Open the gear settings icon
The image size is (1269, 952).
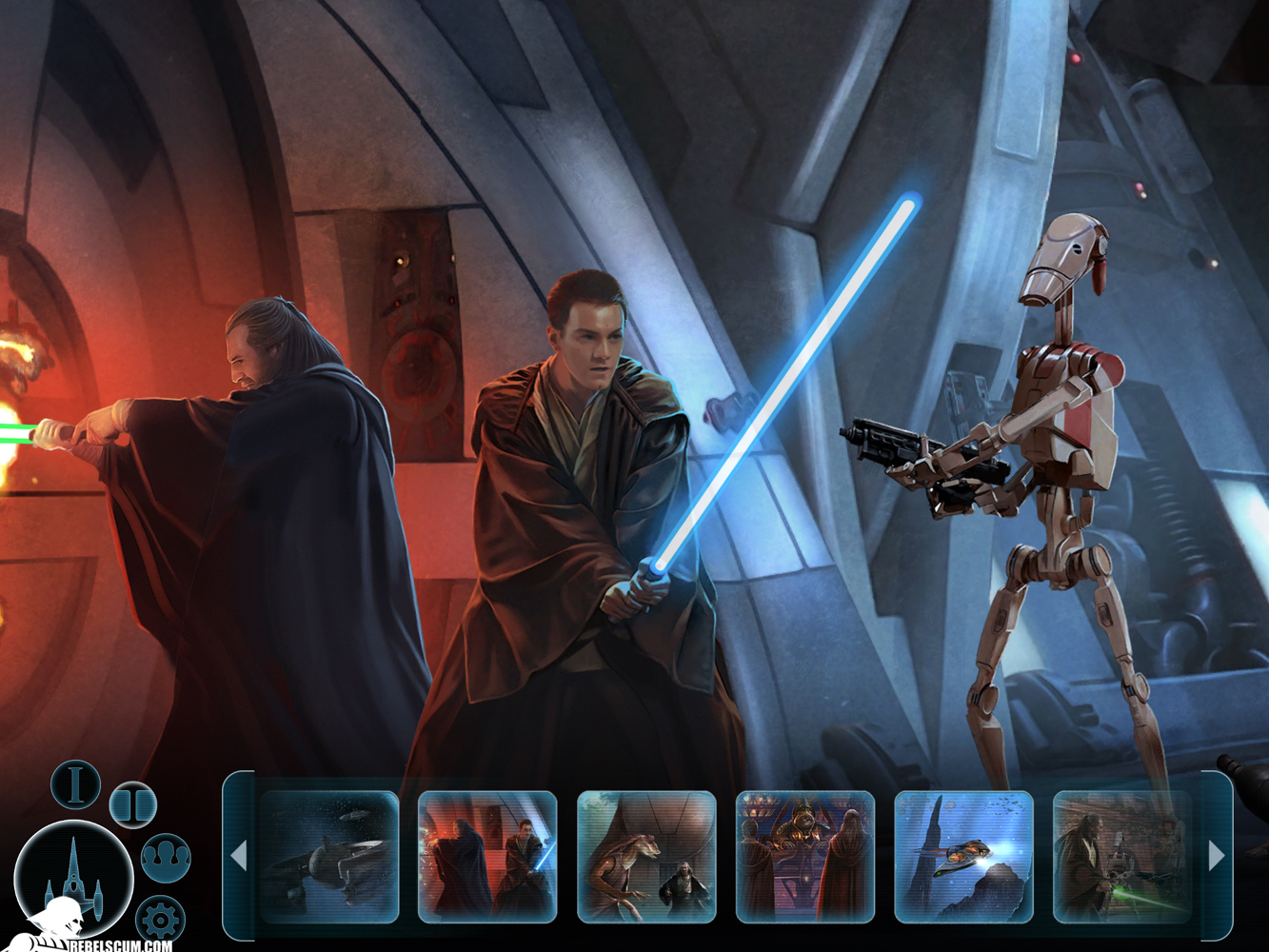pyautogui.click(x=160, y=919)
